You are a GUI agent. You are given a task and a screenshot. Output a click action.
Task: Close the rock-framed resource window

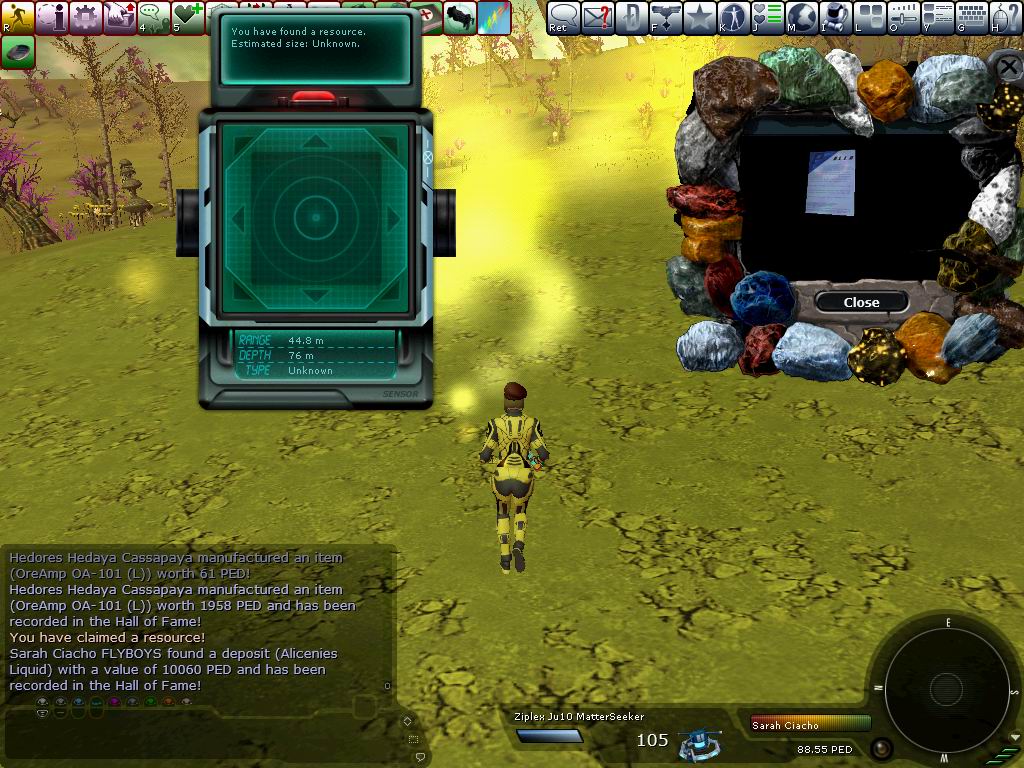click(861, 302)
